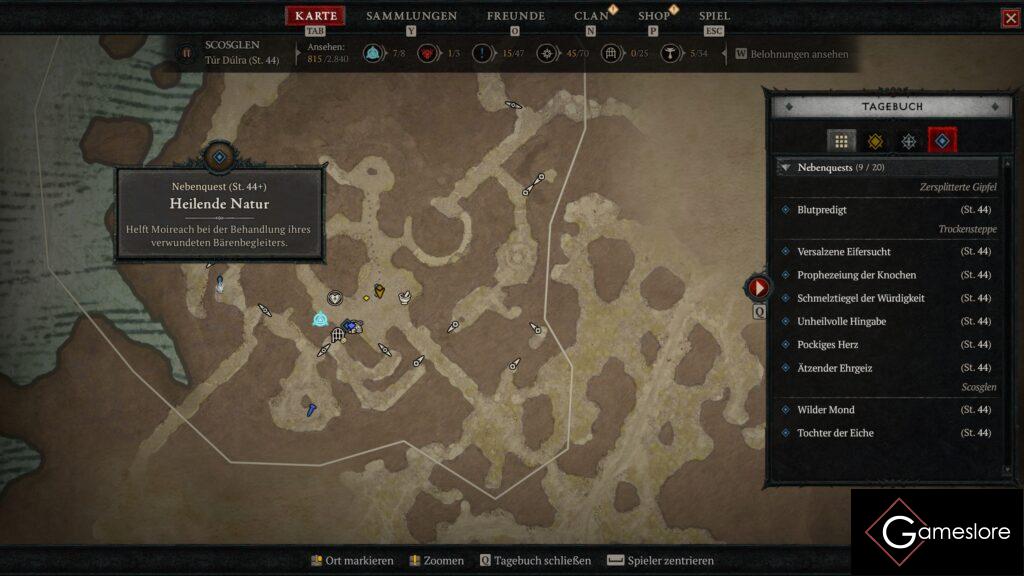Click Belohnungen ansehen for Scosglen
Screen dimensions: 1024x576
pyautogui.click(x=798, y=54)
